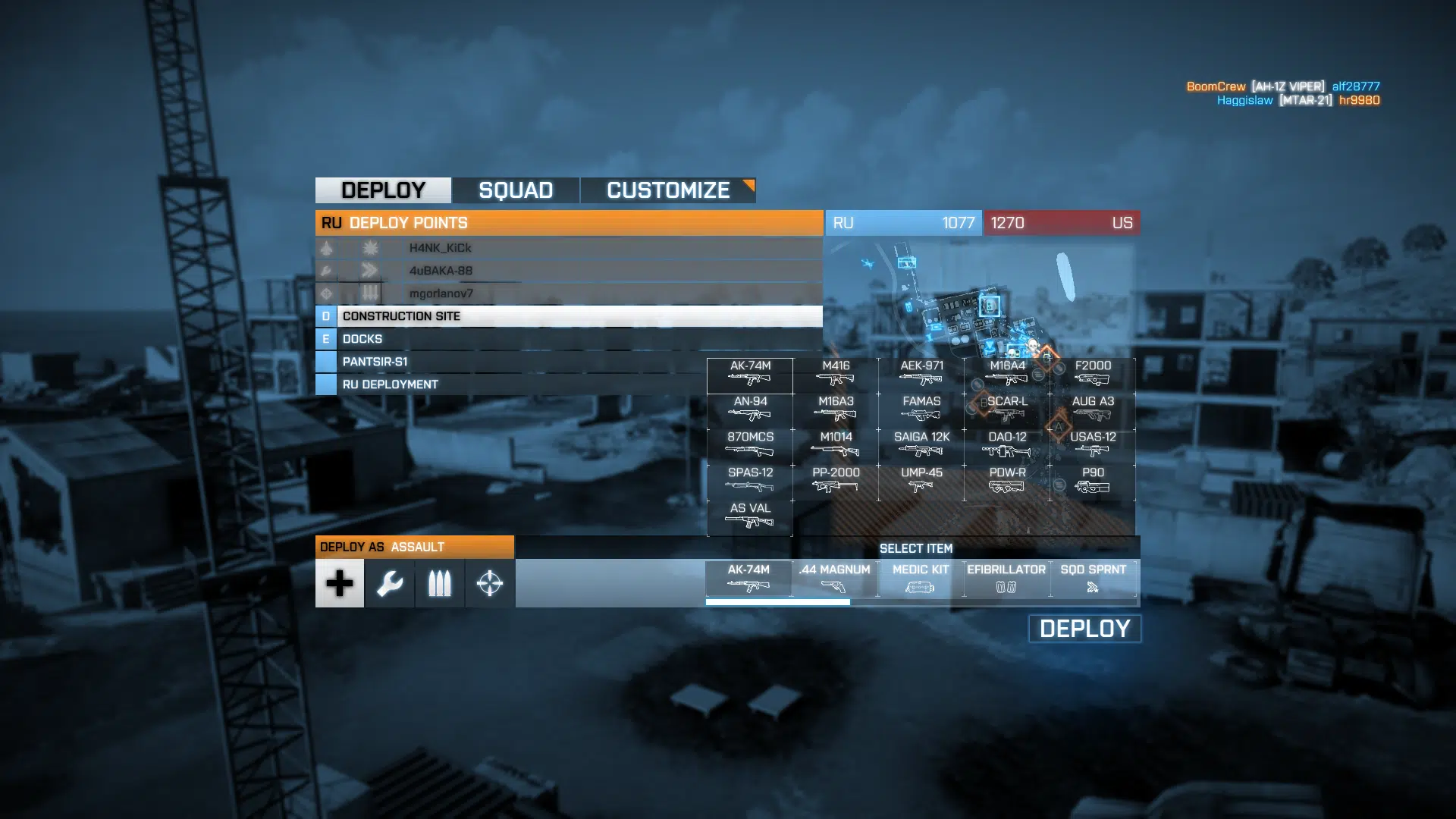Pick the Recon class crosshair icon
Image resolution: width=1456 pixels, height=819 pixels.
490,583
